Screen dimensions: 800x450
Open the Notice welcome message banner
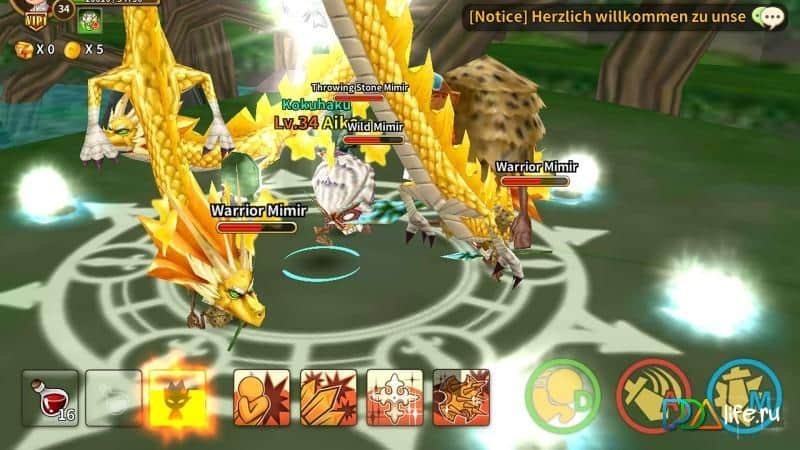coord(610,17)
